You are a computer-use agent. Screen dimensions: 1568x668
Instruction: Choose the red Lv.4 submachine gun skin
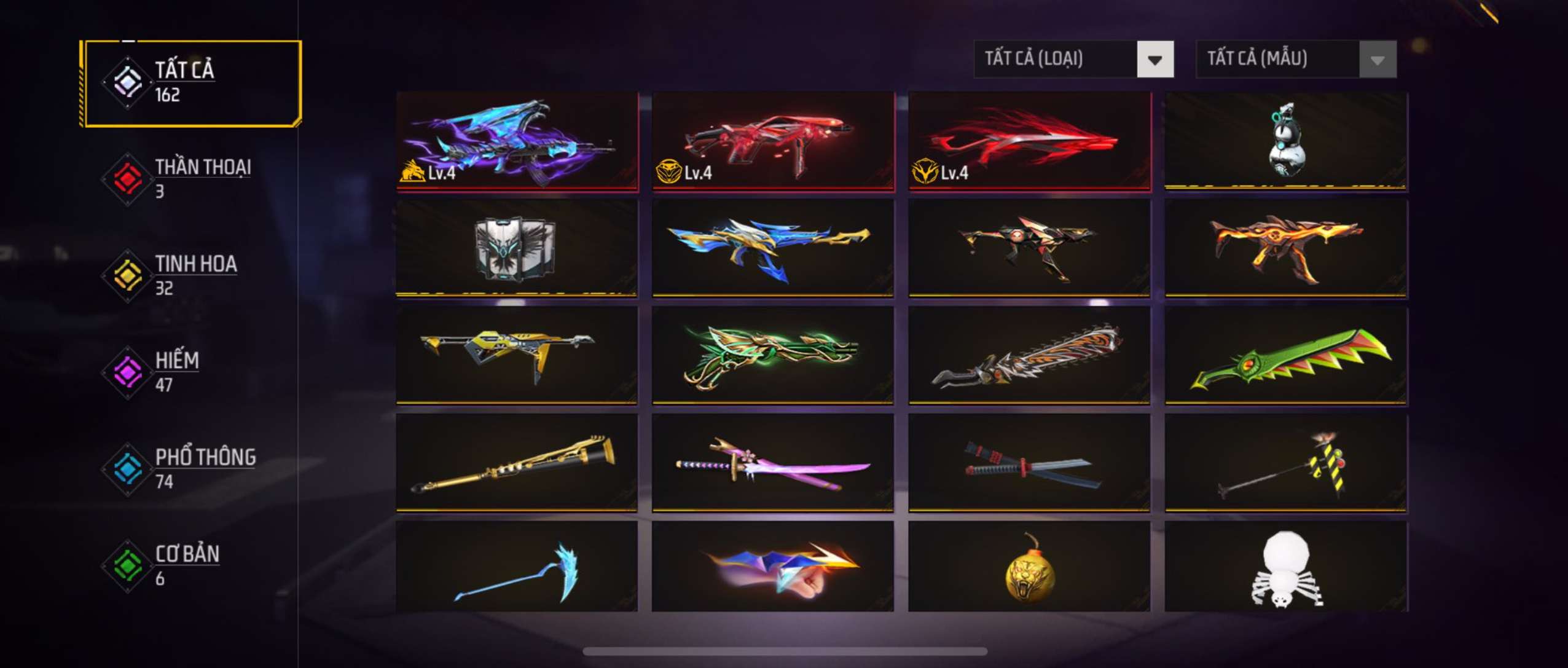point(773,141)
